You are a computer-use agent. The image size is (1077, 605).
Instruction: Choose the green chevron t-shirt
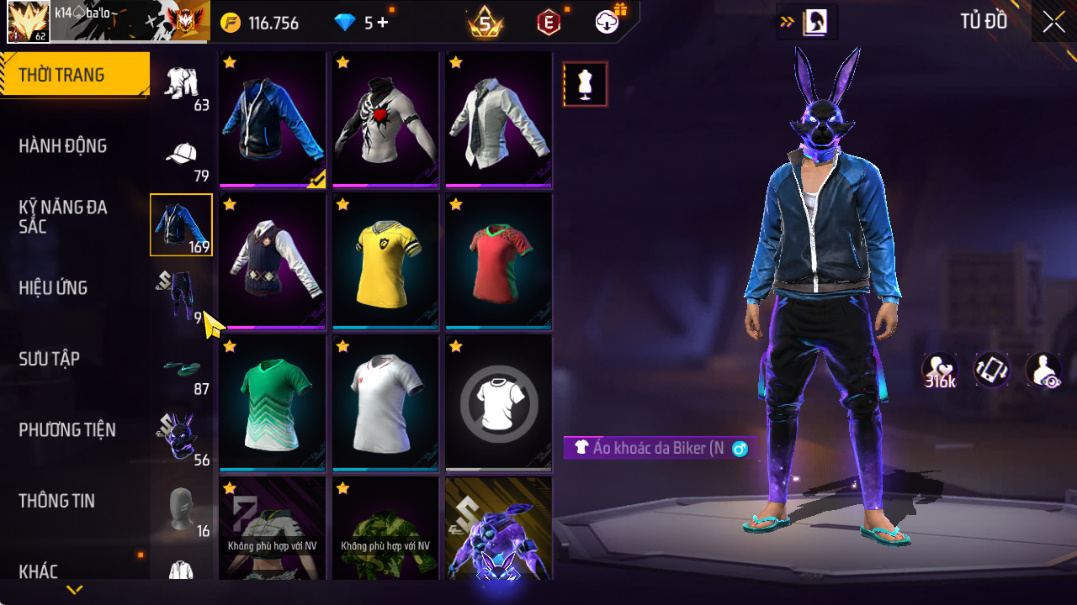coord(274,403)
